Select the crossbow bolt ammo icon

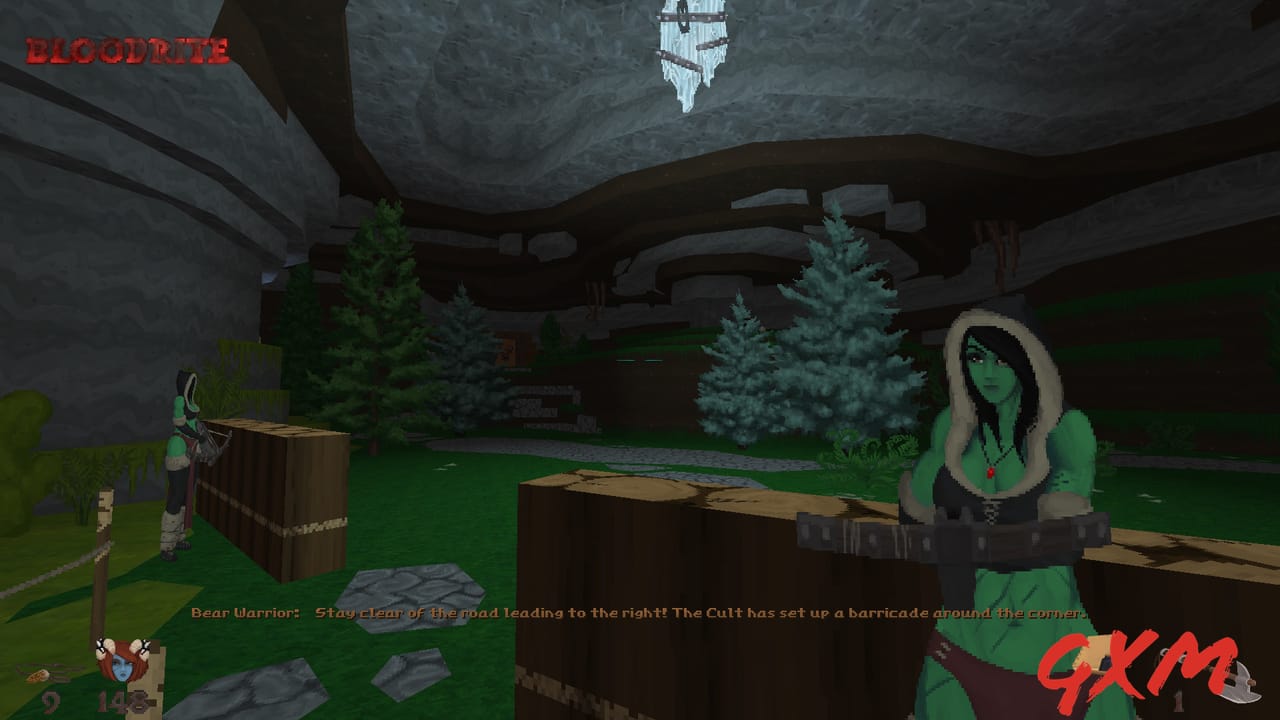[x=42, y=676]
